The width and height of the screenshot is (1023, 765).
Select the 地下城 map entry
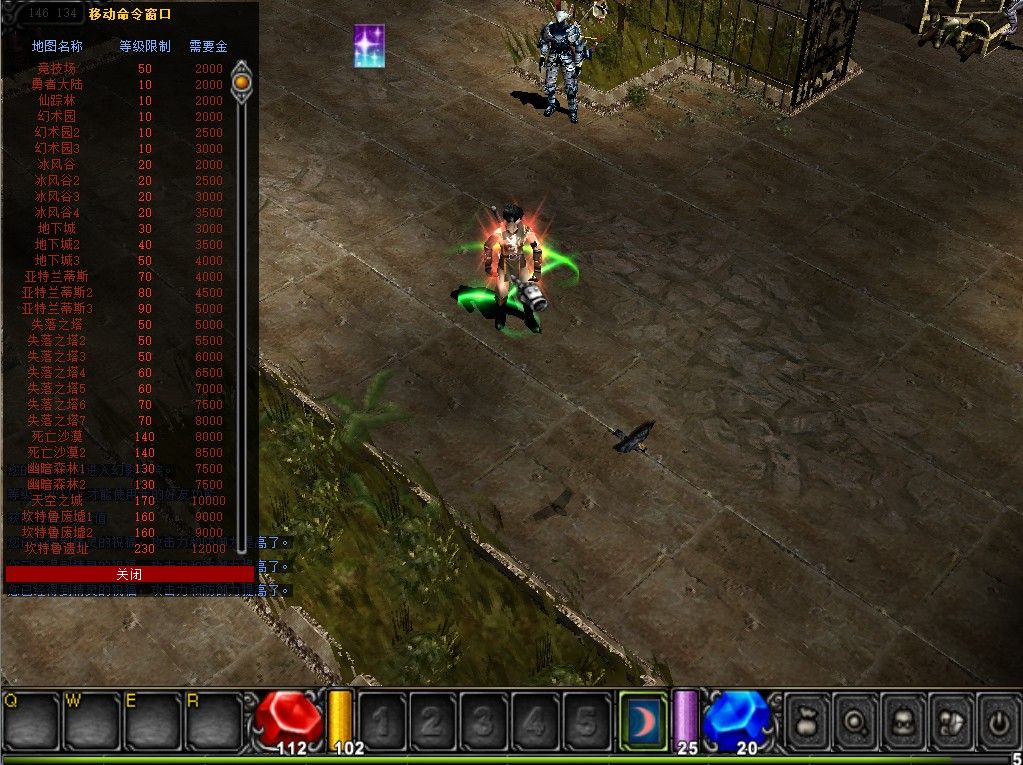pos(57,229)
